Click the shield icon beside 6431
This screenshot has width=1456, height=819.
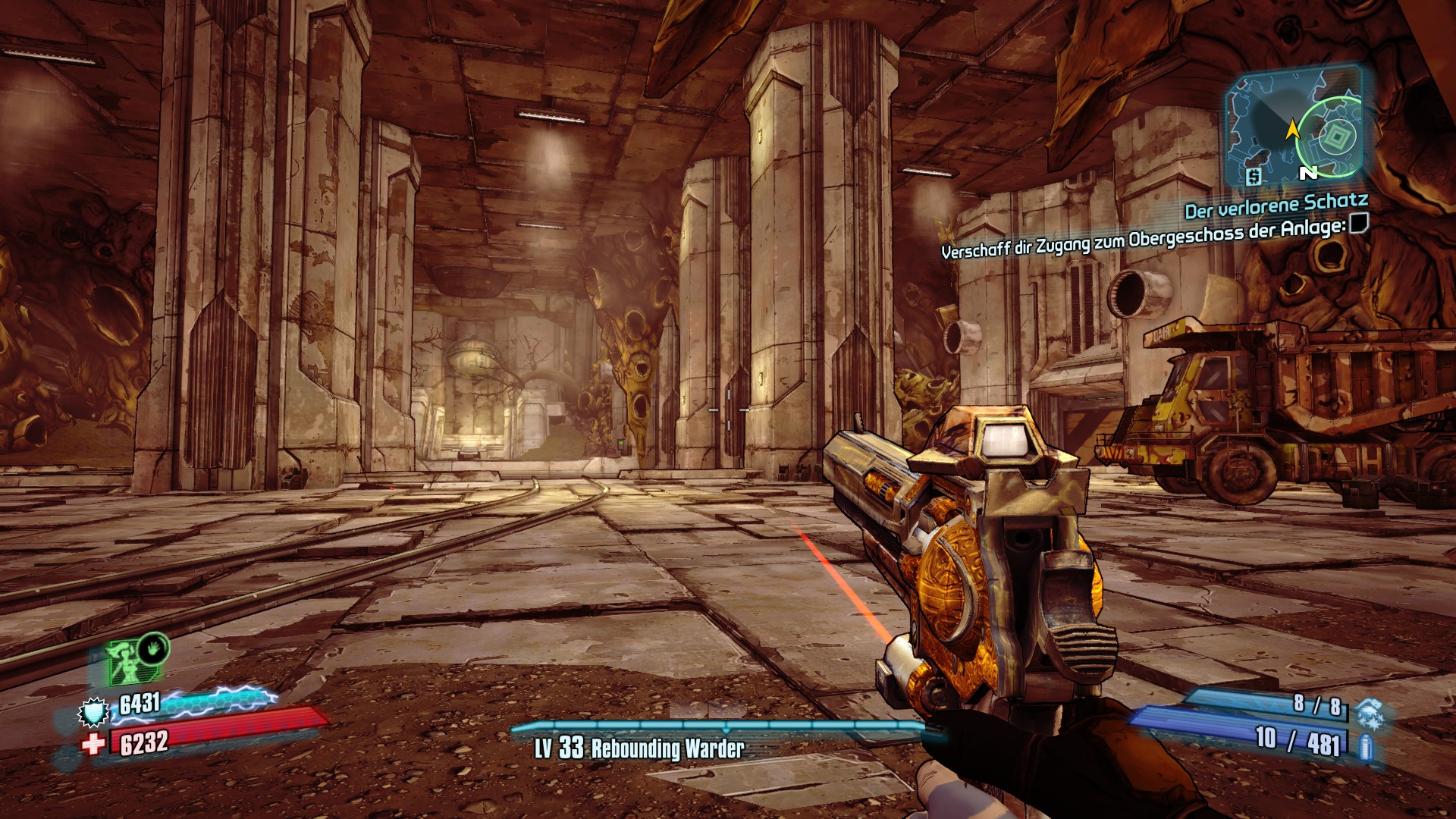(94, 712)
